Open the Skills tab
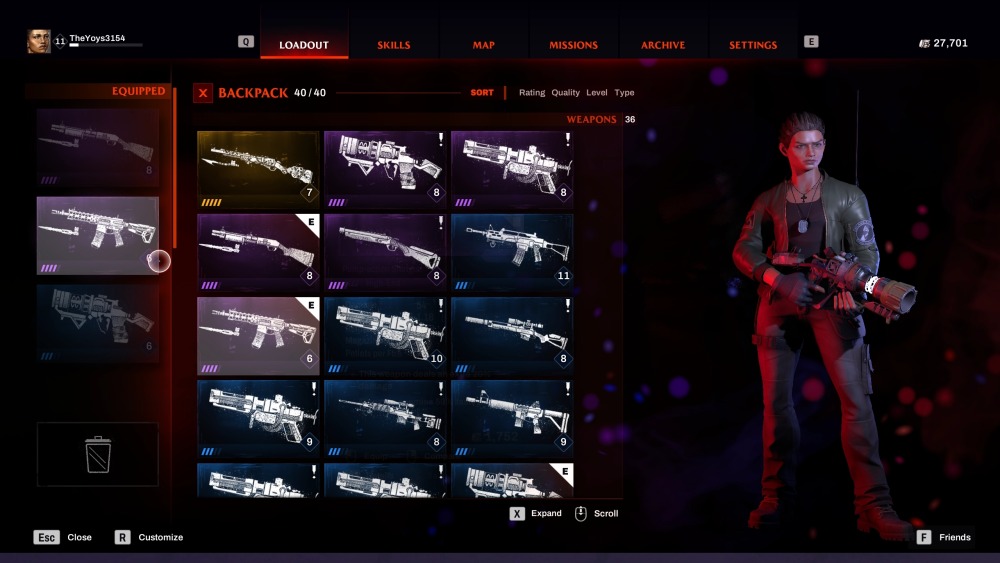 (x=393, y=45)
